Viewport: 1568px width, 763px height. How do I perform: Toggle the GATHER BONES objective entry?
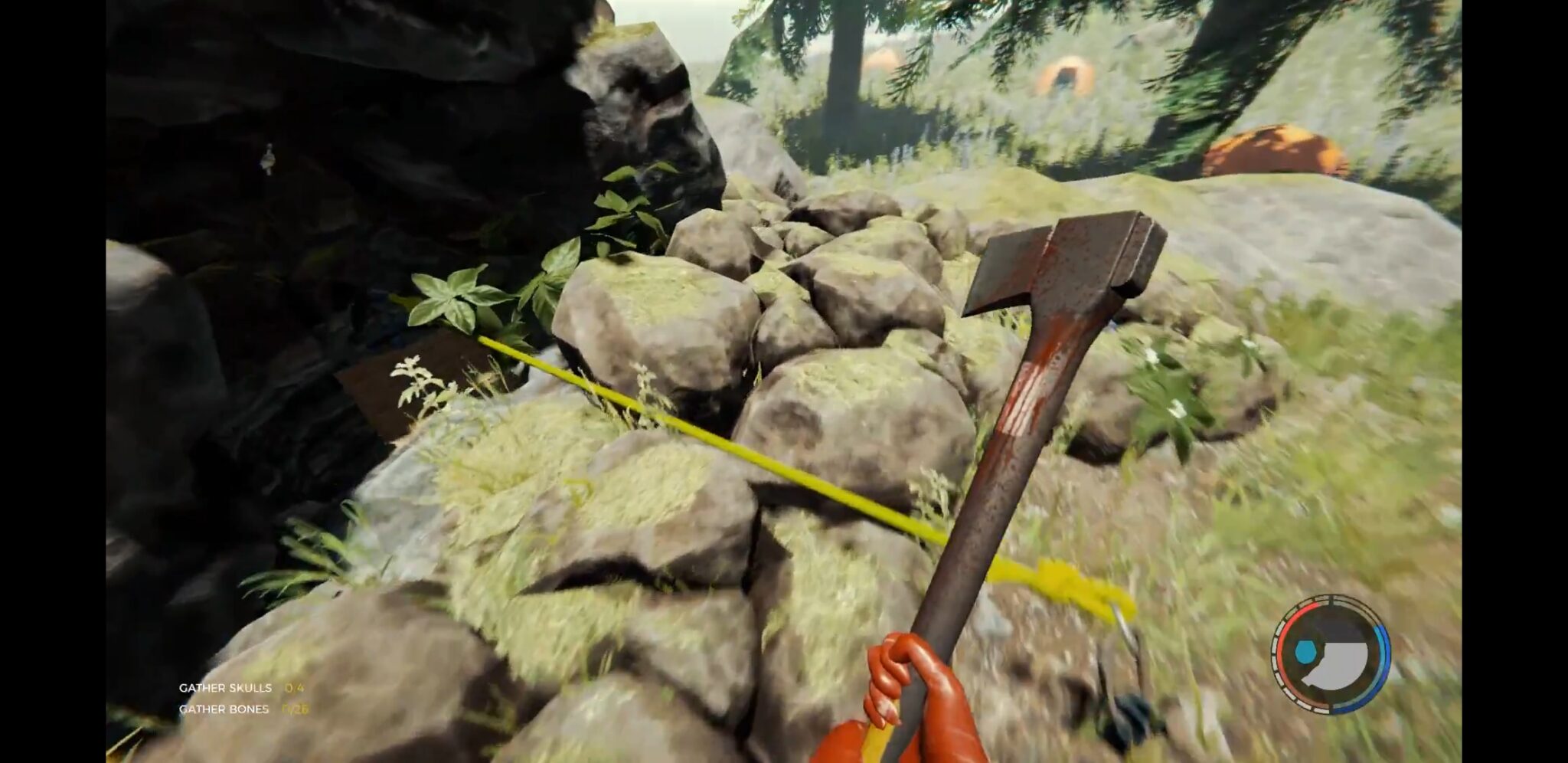[226, 710]
